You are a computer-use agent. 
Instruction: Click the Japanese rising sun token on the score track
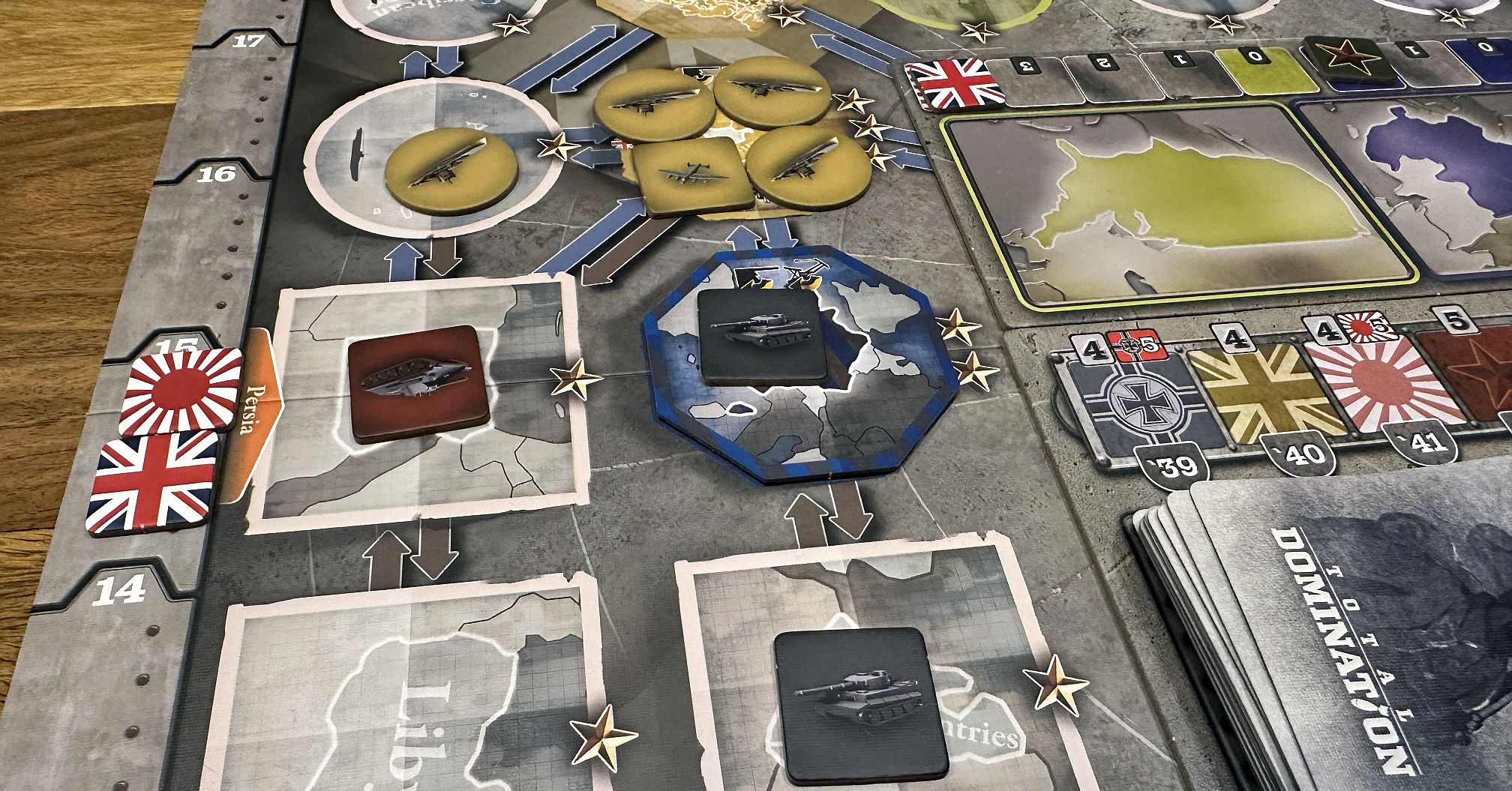point(180,390)
